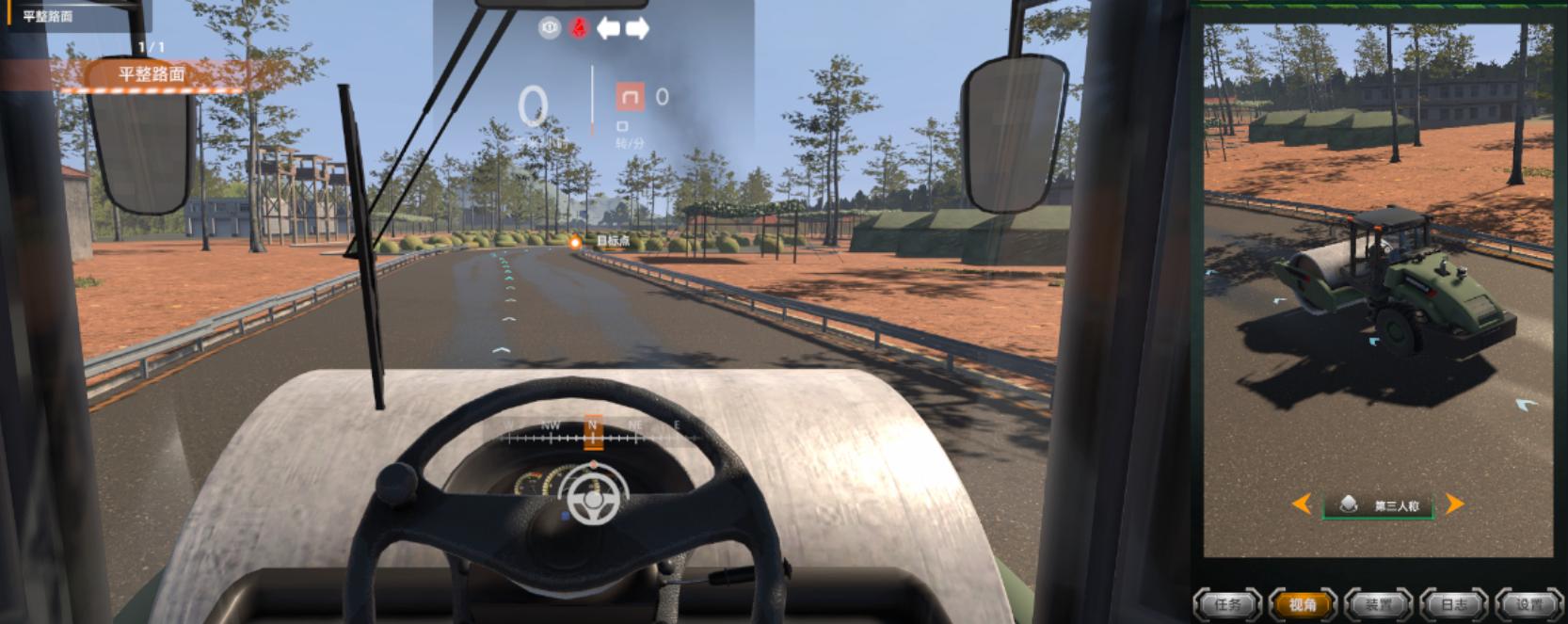Switch to the 装置 (Device) tab
The width and height of the screenshot is (1568, 624).
1379,604
